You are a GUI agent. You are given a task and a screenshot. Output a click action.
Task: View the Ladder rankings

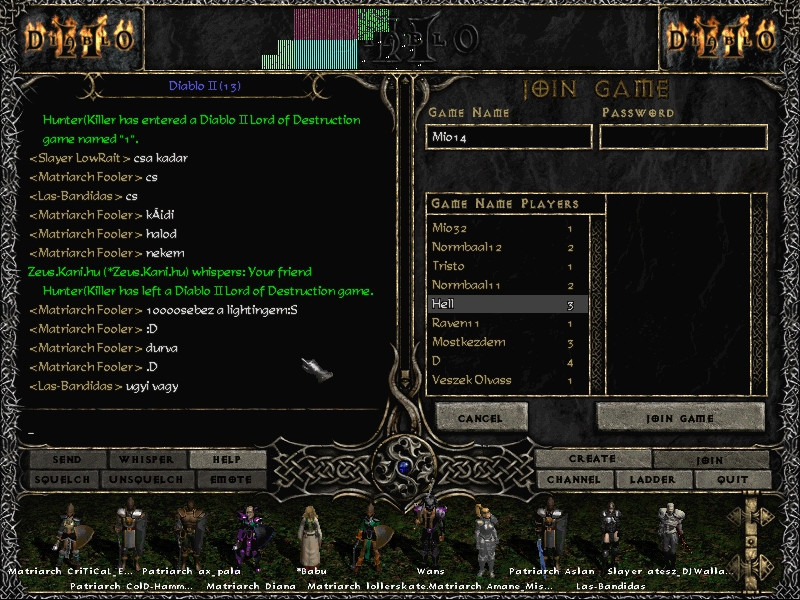(652, 480)
